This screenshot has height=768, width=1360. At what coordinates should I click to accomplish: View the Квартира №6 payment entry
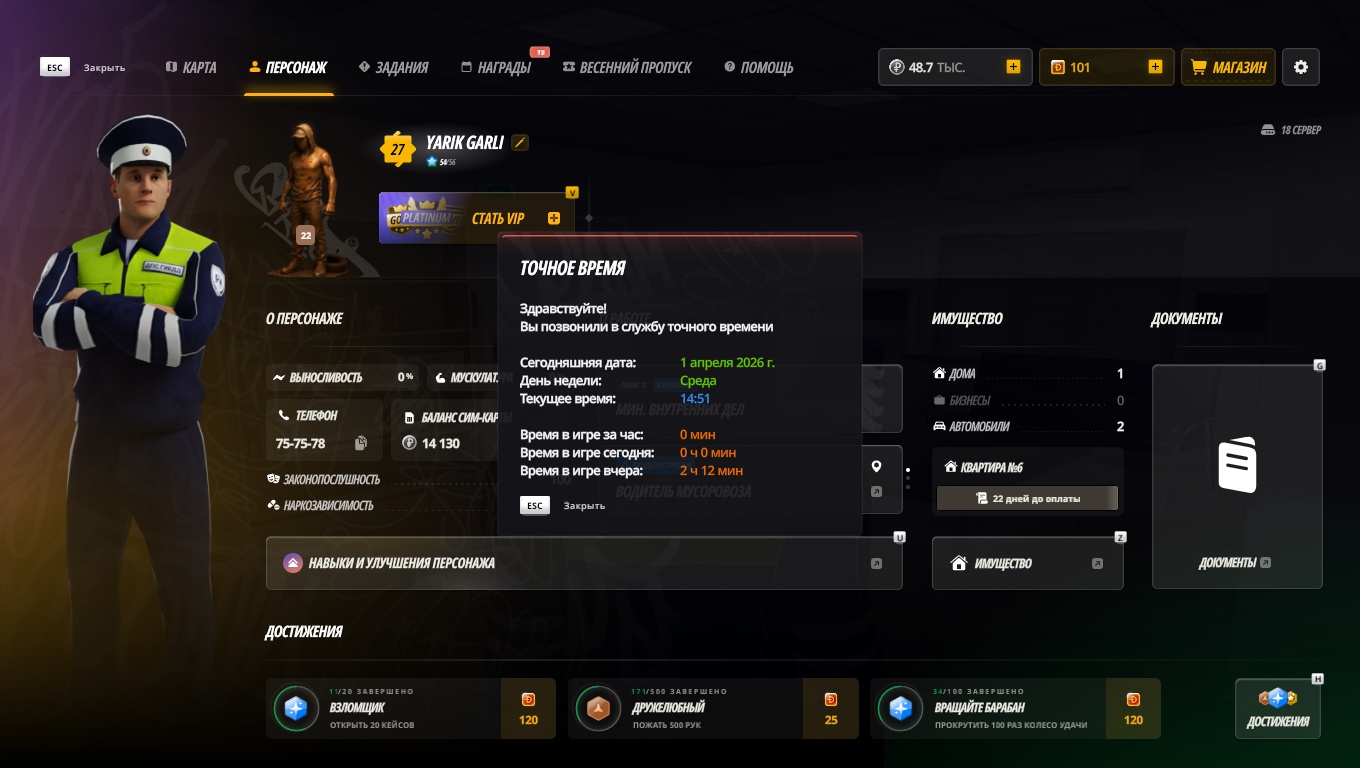pos(1027,498)
